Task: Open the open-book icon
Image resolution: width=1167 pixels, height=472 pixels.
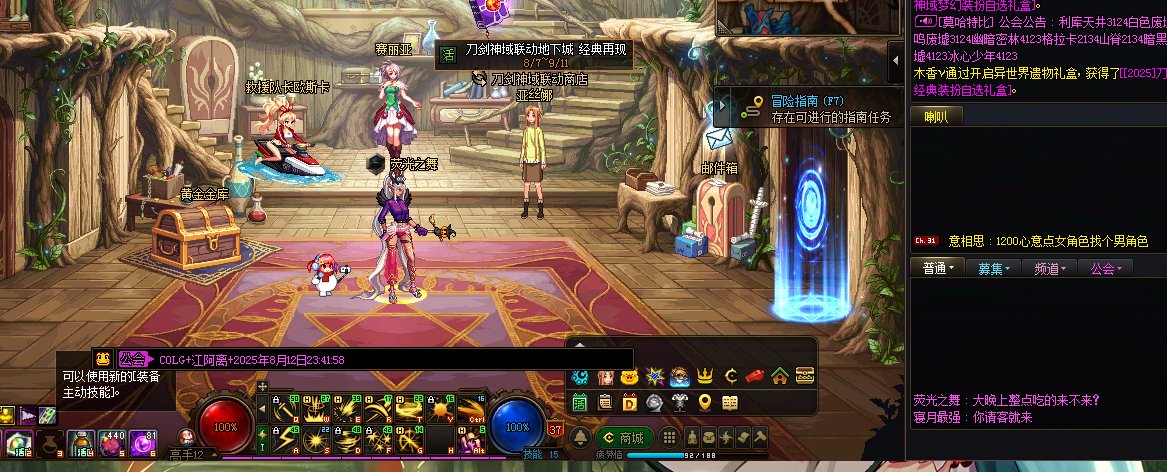Action: pyautogui.click(x=730, y=402)
